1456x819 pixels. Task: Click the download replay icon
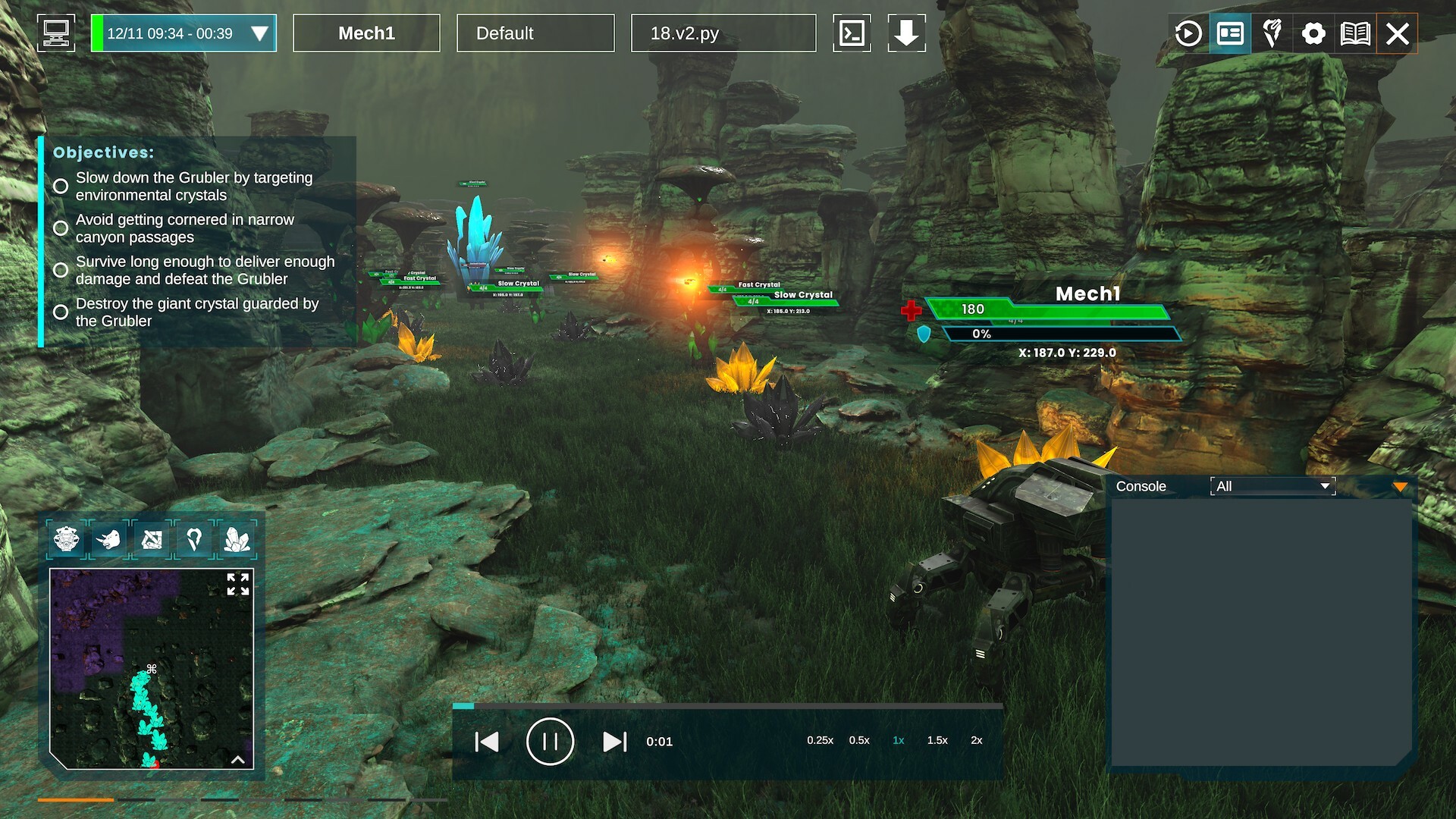coord(907,33)
